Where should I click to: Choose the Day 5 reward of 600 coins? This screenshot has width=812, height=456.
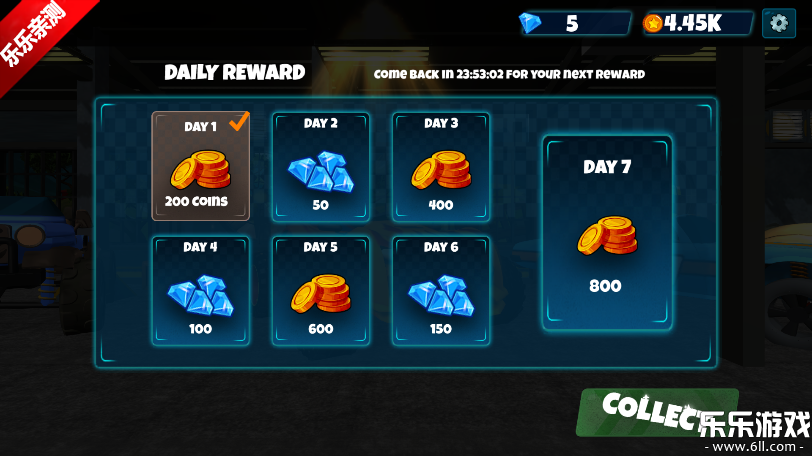click(x=321, y=290)
